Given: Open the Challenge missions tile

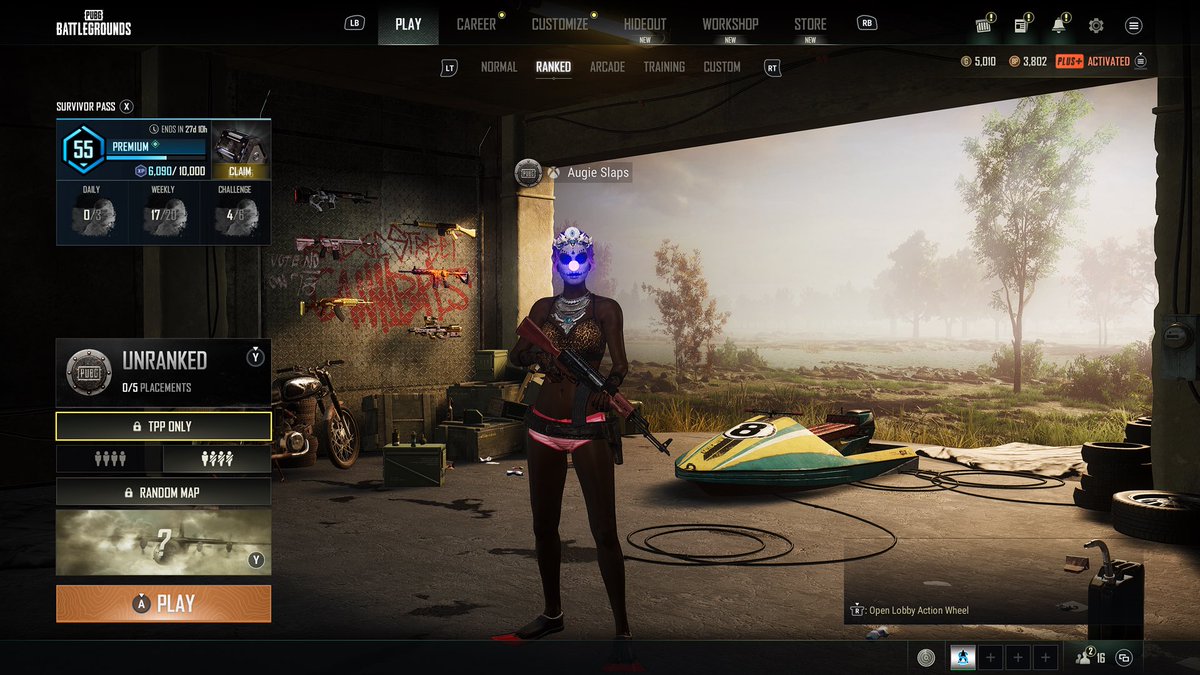Looking at the screenshot, I should tap(235, 211).
